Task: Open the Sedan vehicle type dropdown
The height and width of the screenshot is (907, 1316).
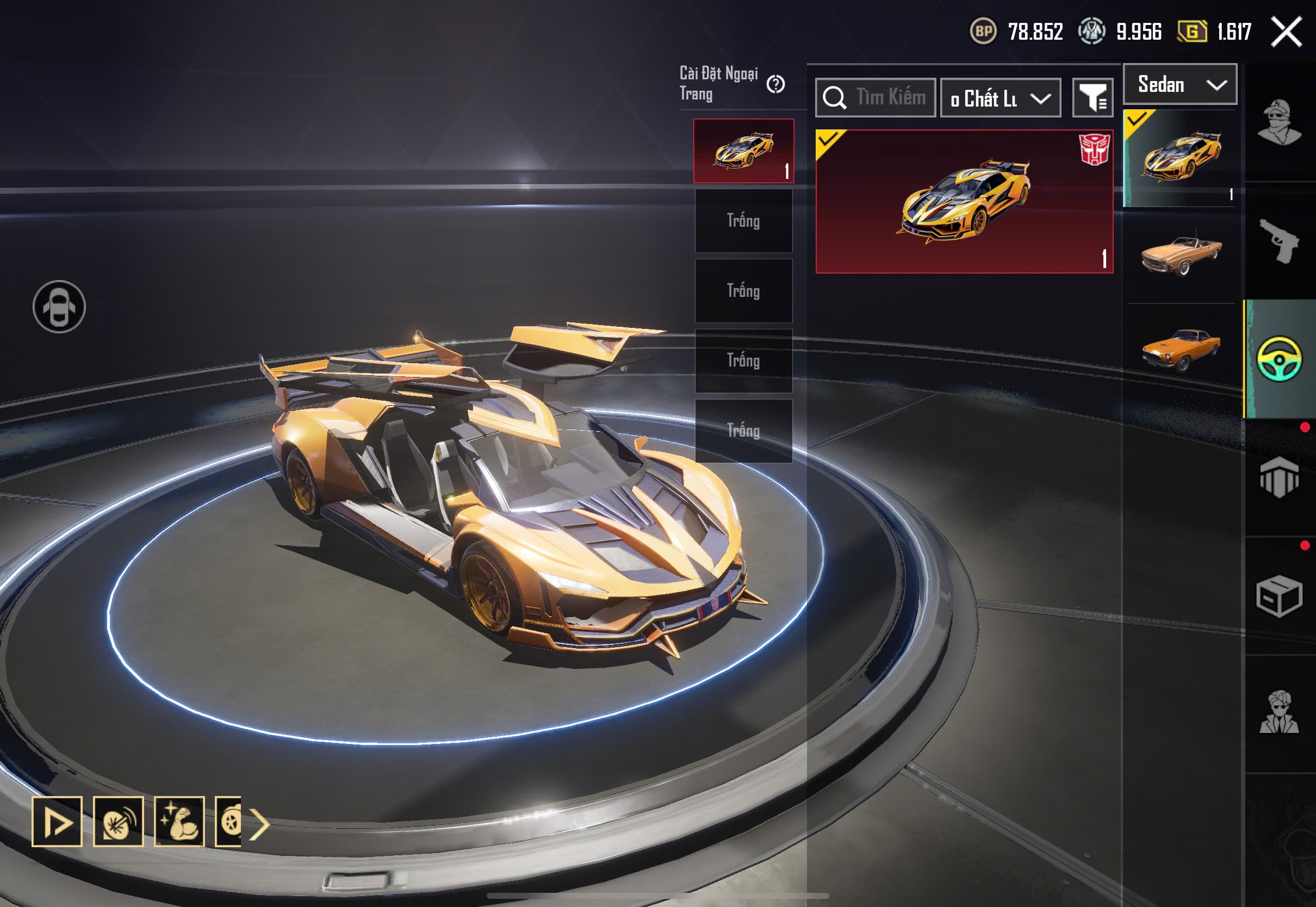Action: tap(1180, 85)
